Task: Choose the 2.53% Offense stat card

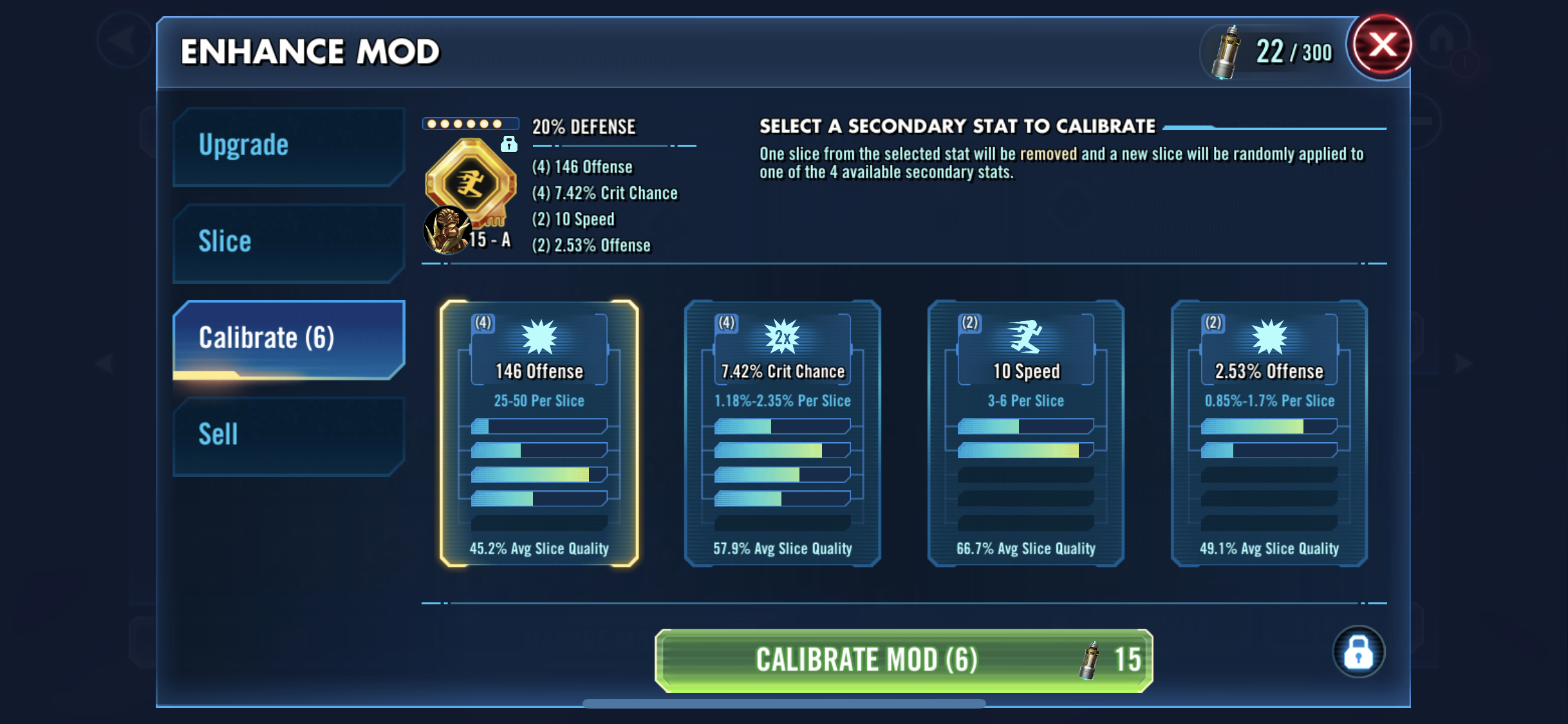Action: pyautogui.click(x=1269, y=433)
